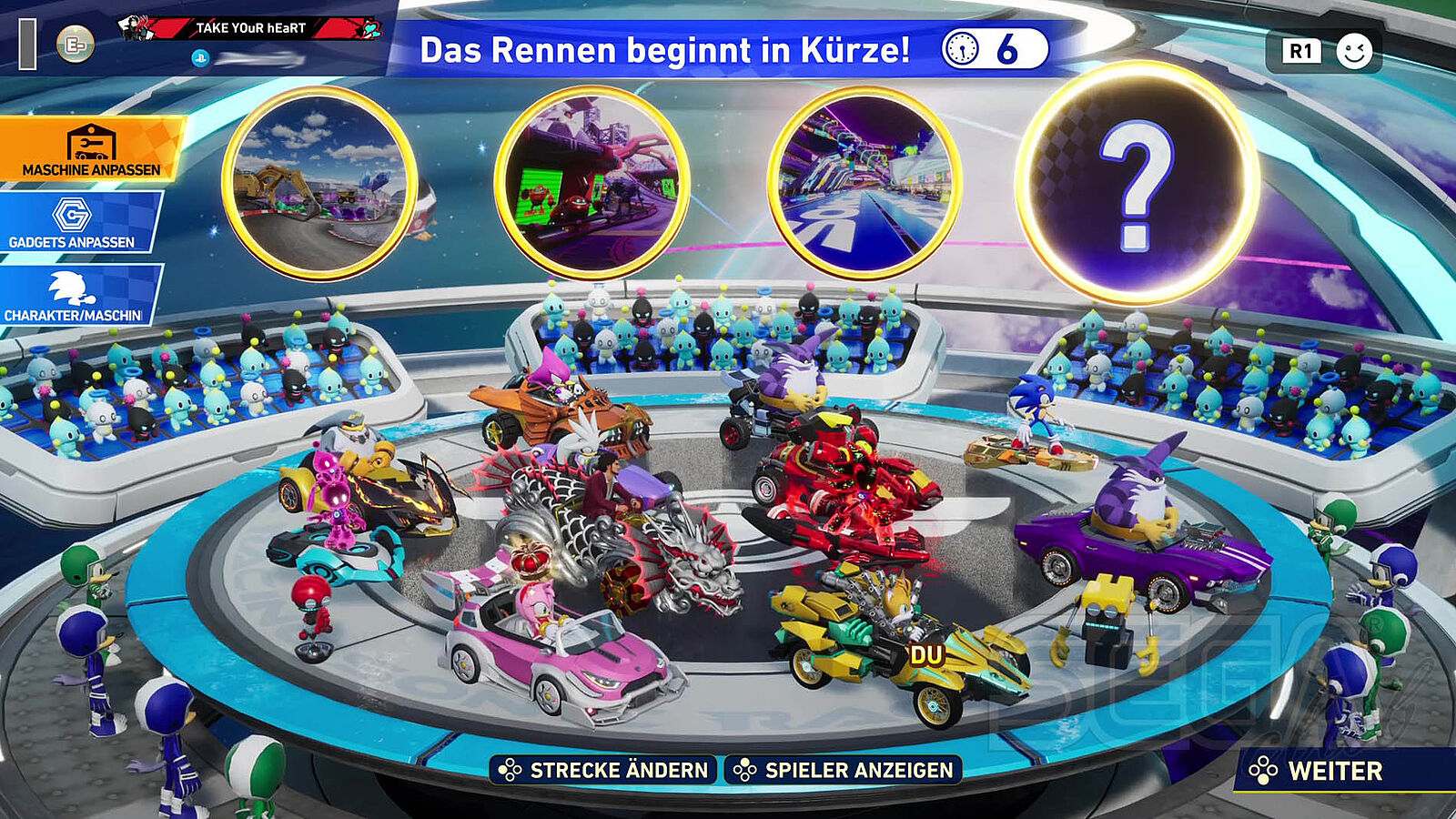1456x819 pixels.
Task: Choose the Eggman neon city track thumbnail
Action: click(x=591, y=184)
